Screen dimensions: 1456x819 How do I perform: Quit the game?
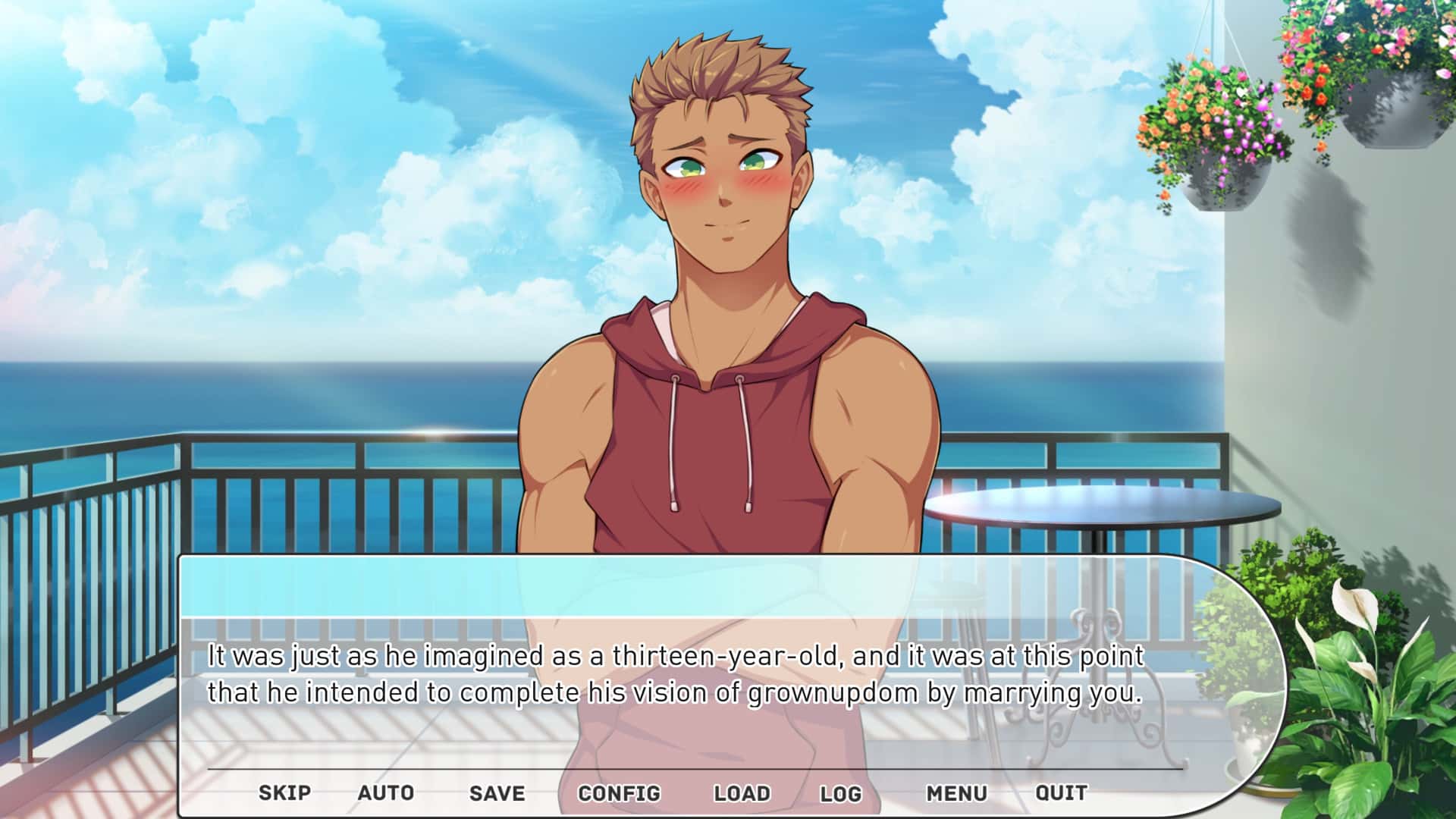point(1061,793)
